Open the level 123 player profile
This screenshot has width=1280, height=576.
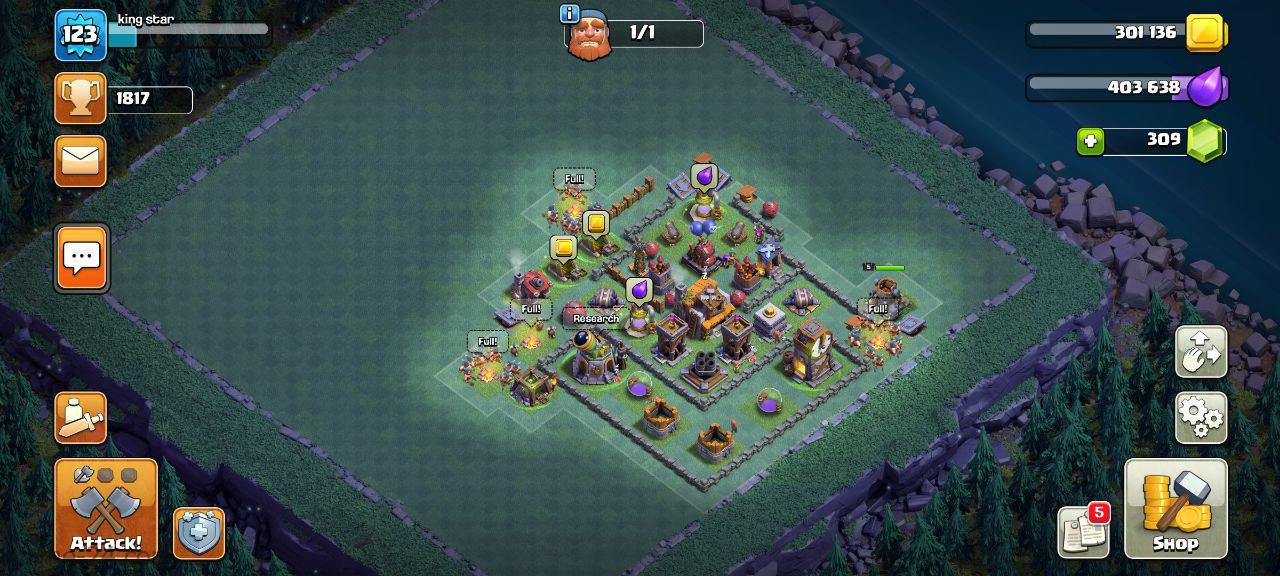pyautogui.click(x=80, y=35)
